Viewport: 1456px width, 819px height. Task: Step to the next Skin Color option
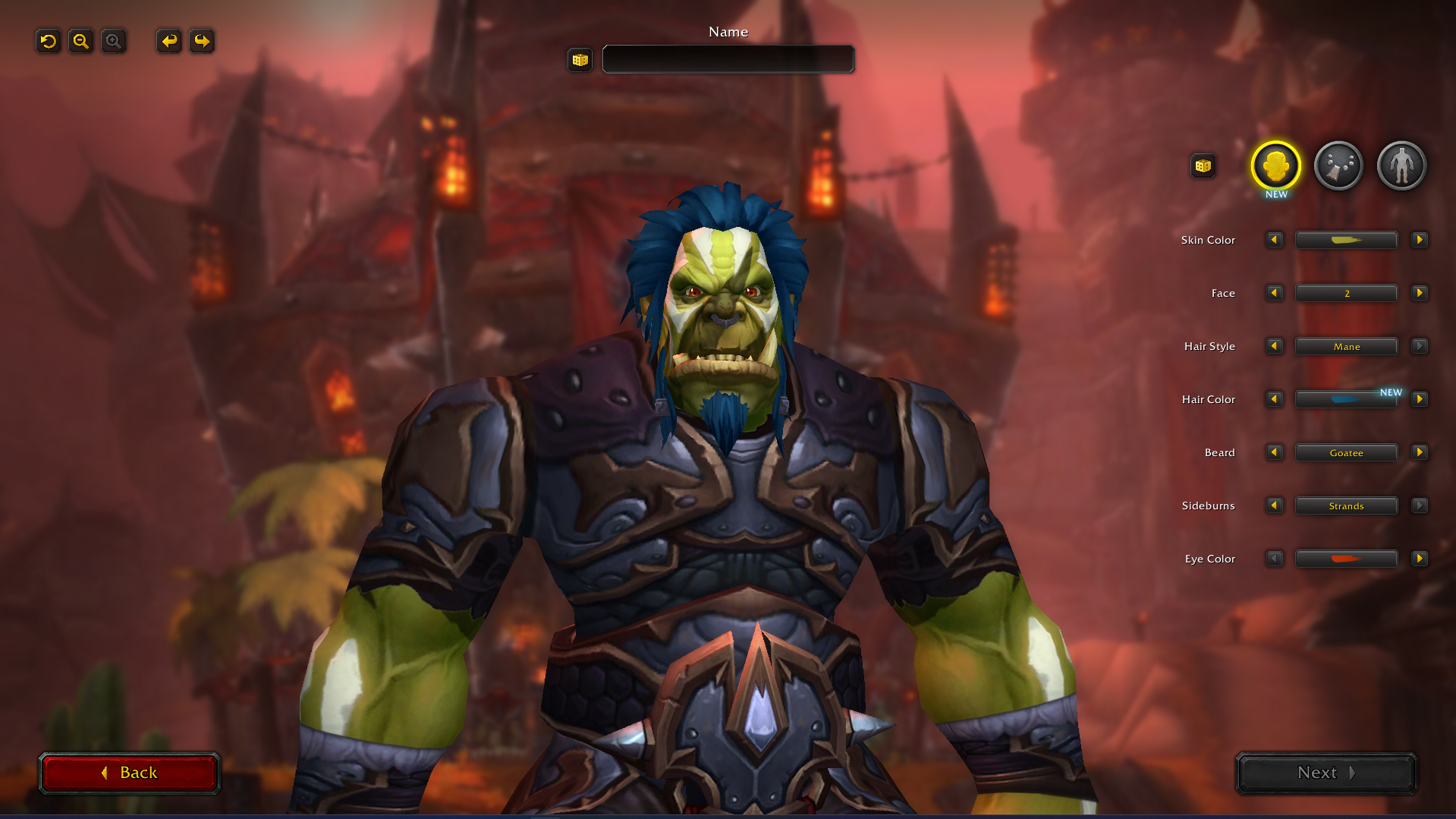[x=1419, y=239]
